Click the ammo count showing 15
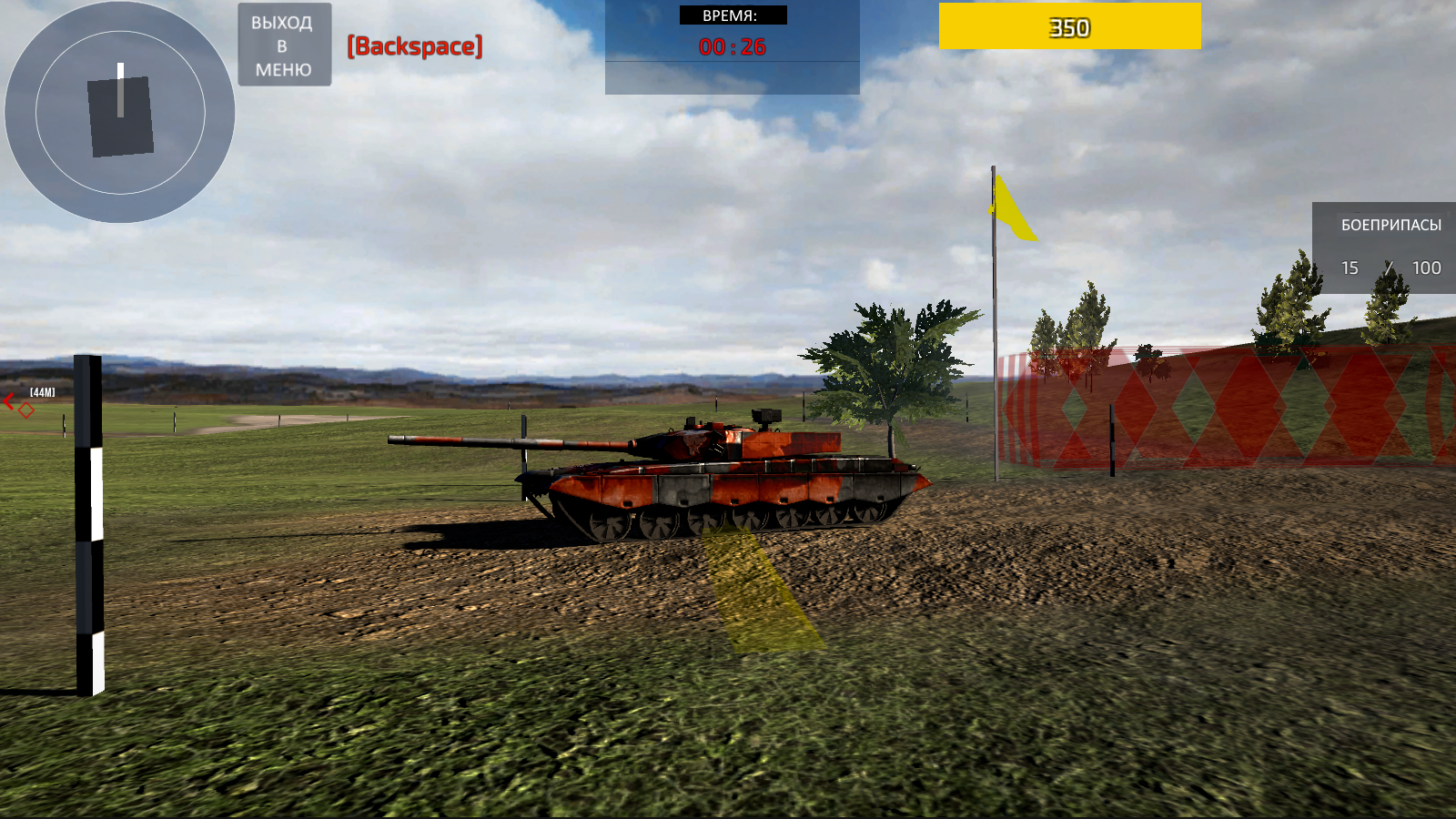1456x819 pixels. coord(1350,268)
